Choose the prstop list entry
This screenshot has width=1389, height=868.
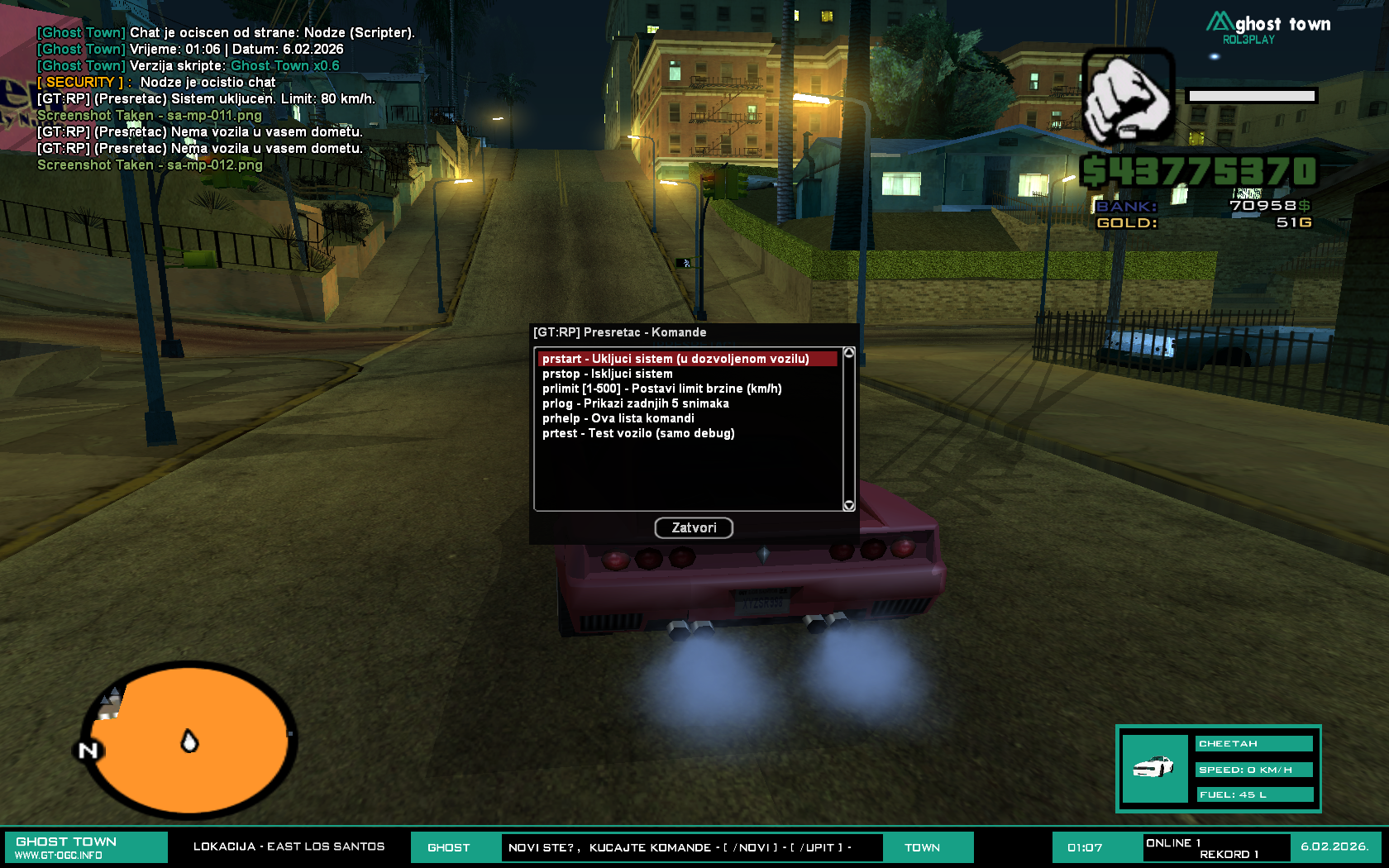(x=608, y=374)
